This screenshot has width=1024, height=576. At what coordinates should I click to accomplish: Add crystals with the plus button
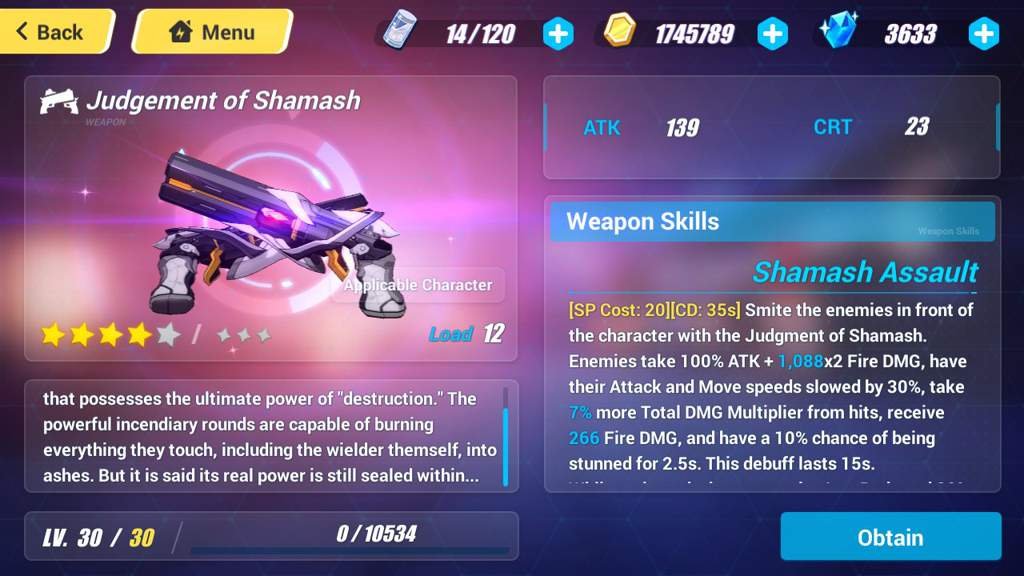[x=984, y=34]
